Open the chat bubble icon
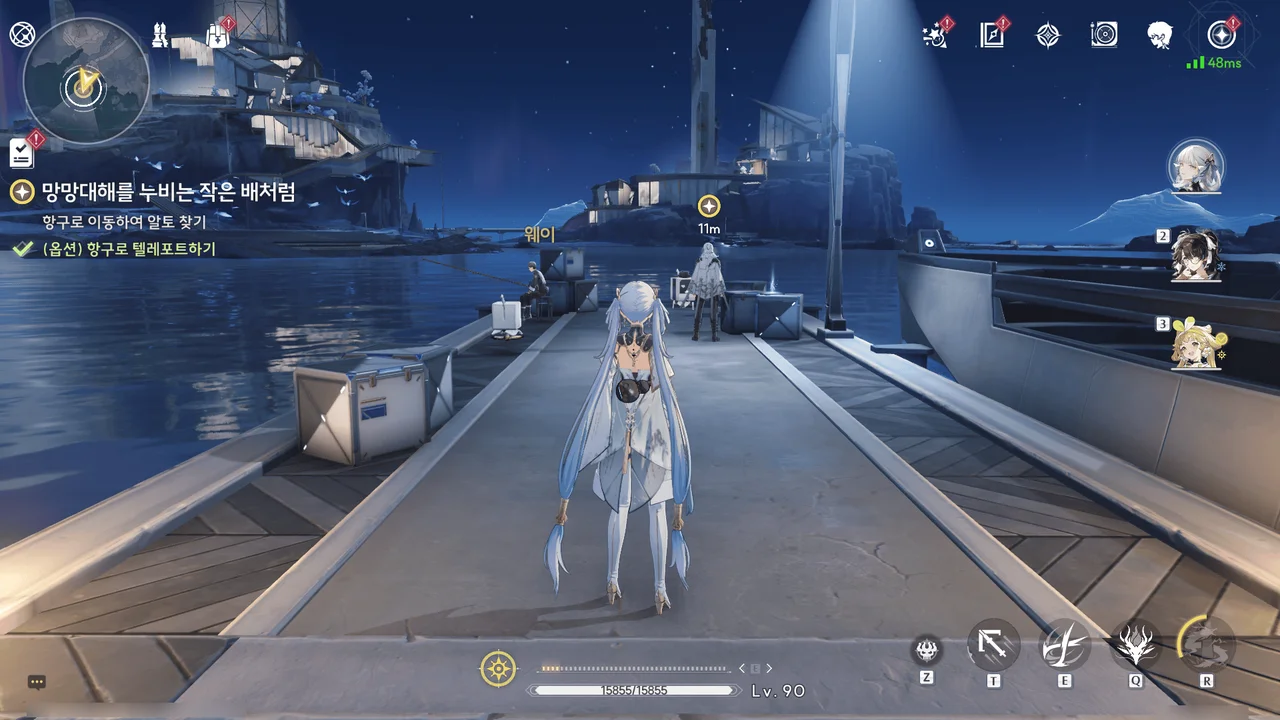The width and height of the screenshot is (1280, 720). point(37,682)
